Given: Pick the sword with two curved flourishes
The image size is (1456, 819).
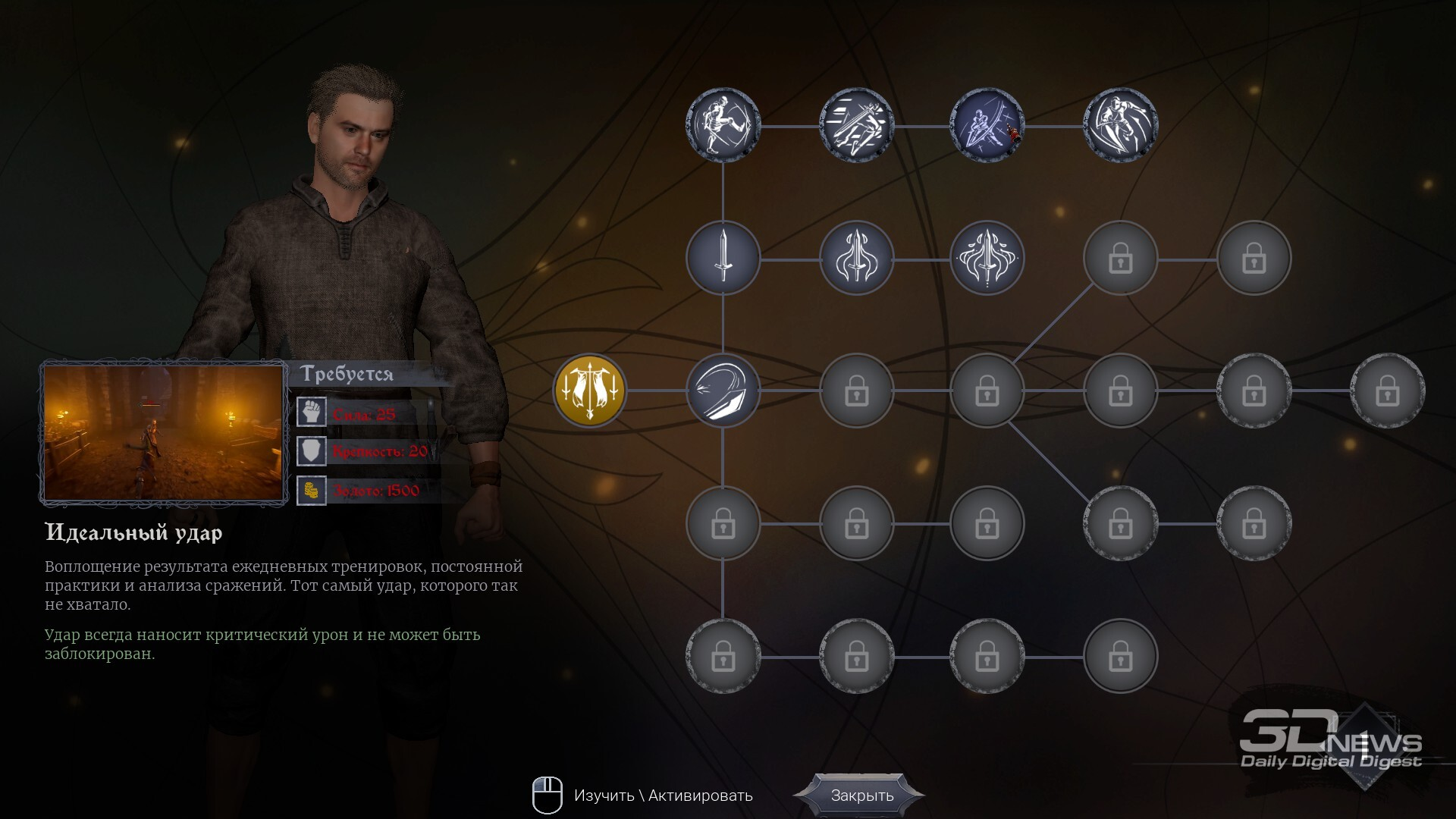Looking at the screenshot, I should [856, 258].
